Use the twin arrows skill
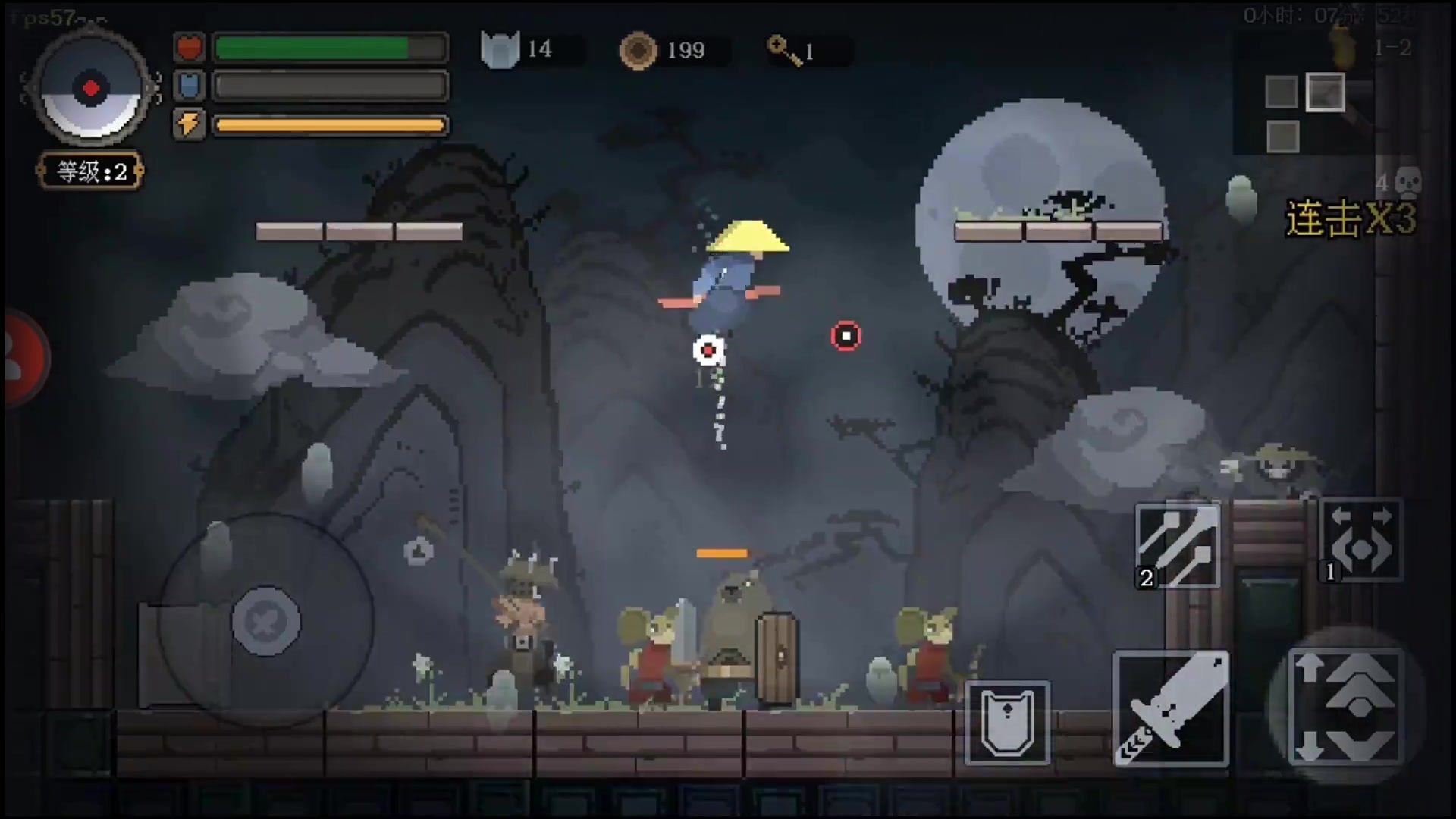The image size is (1456, 819). pos(1178,546)
